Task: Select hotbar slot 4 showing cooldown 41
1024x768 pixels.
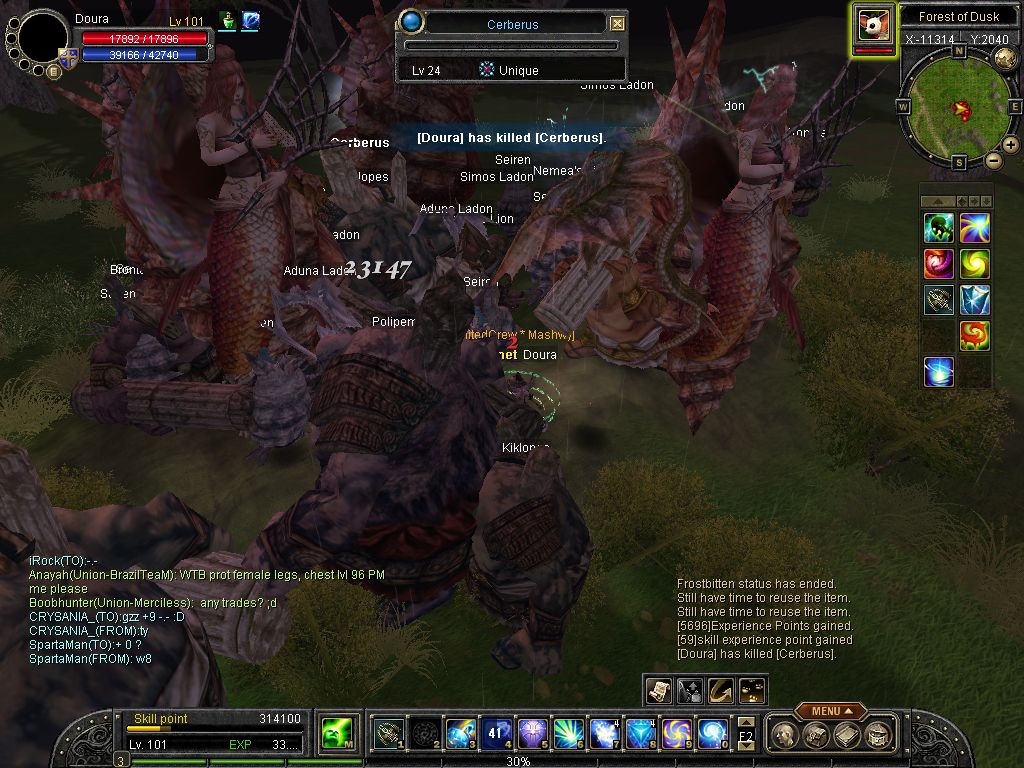Action: [494, 735]
